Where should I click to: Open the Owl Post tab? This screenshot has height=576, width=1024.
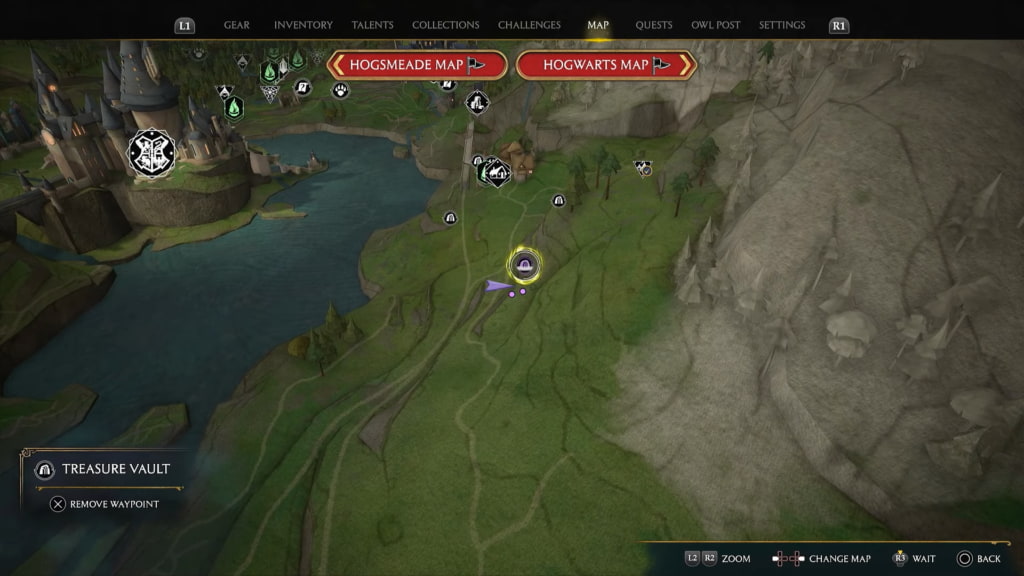[716, 25]
